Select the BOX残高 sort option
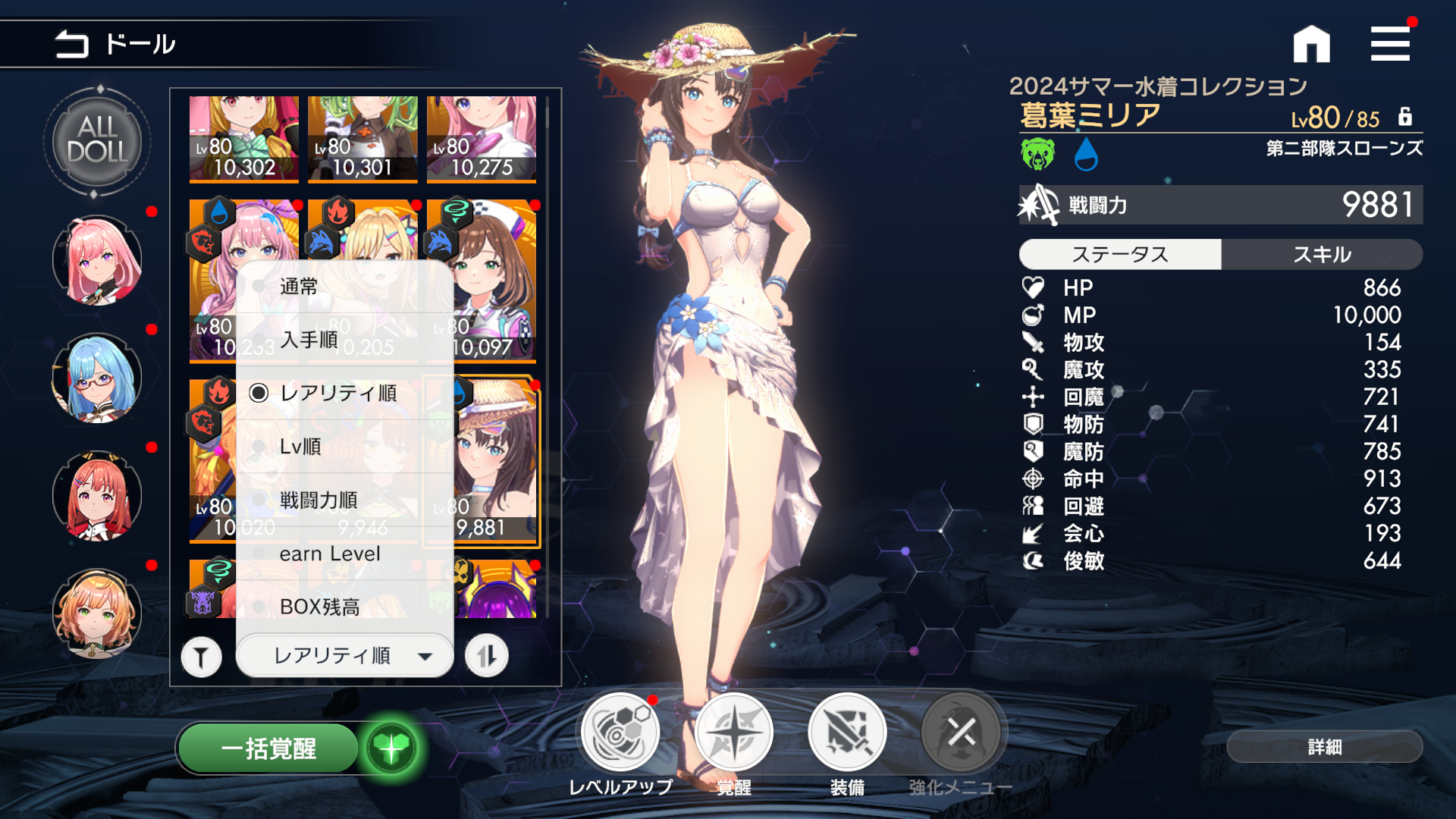This screenshot has width=1456, height=819. pos(319,607)
